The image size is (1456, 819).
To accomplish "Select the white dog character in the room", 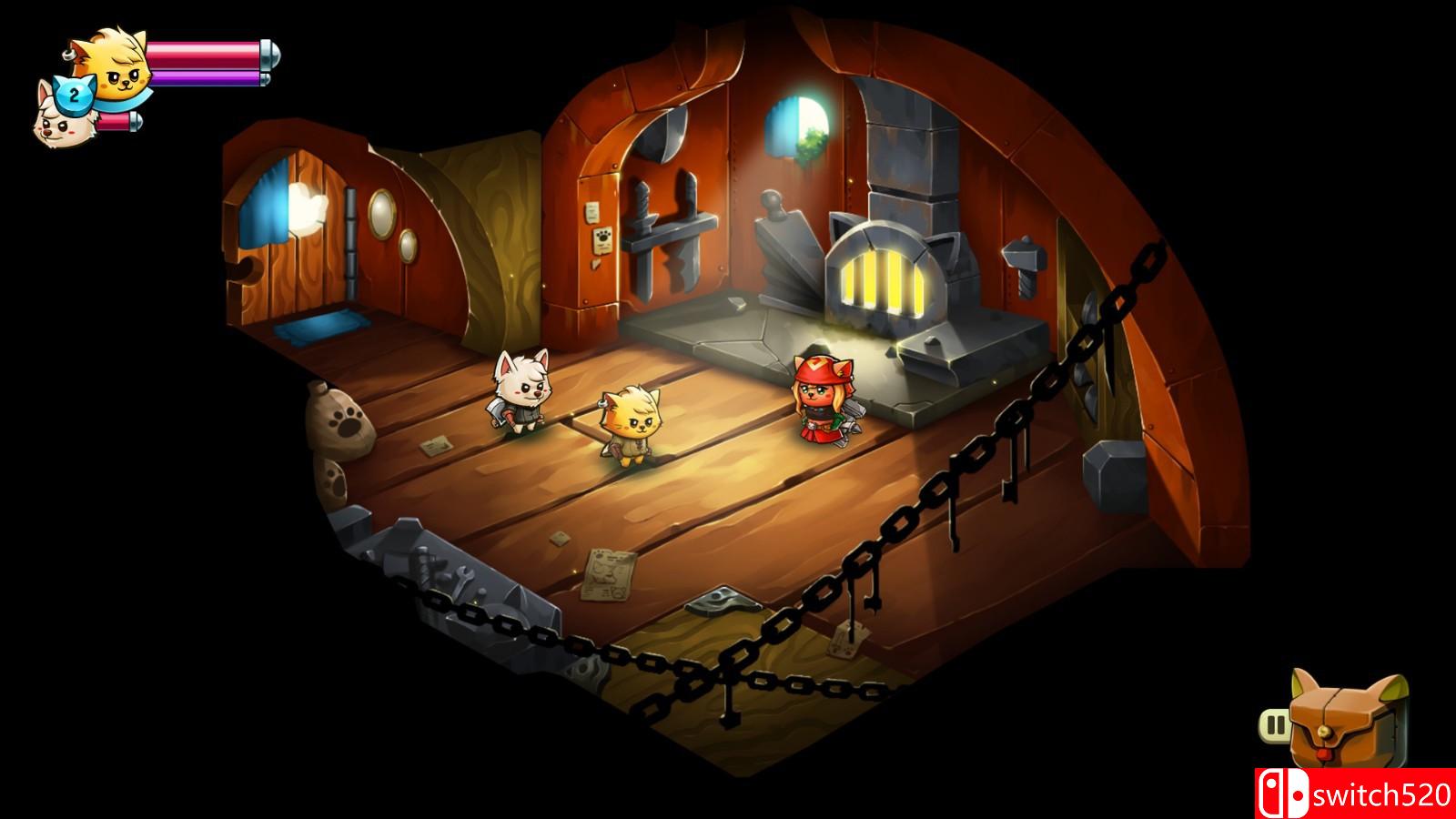I will click(519, 396).
